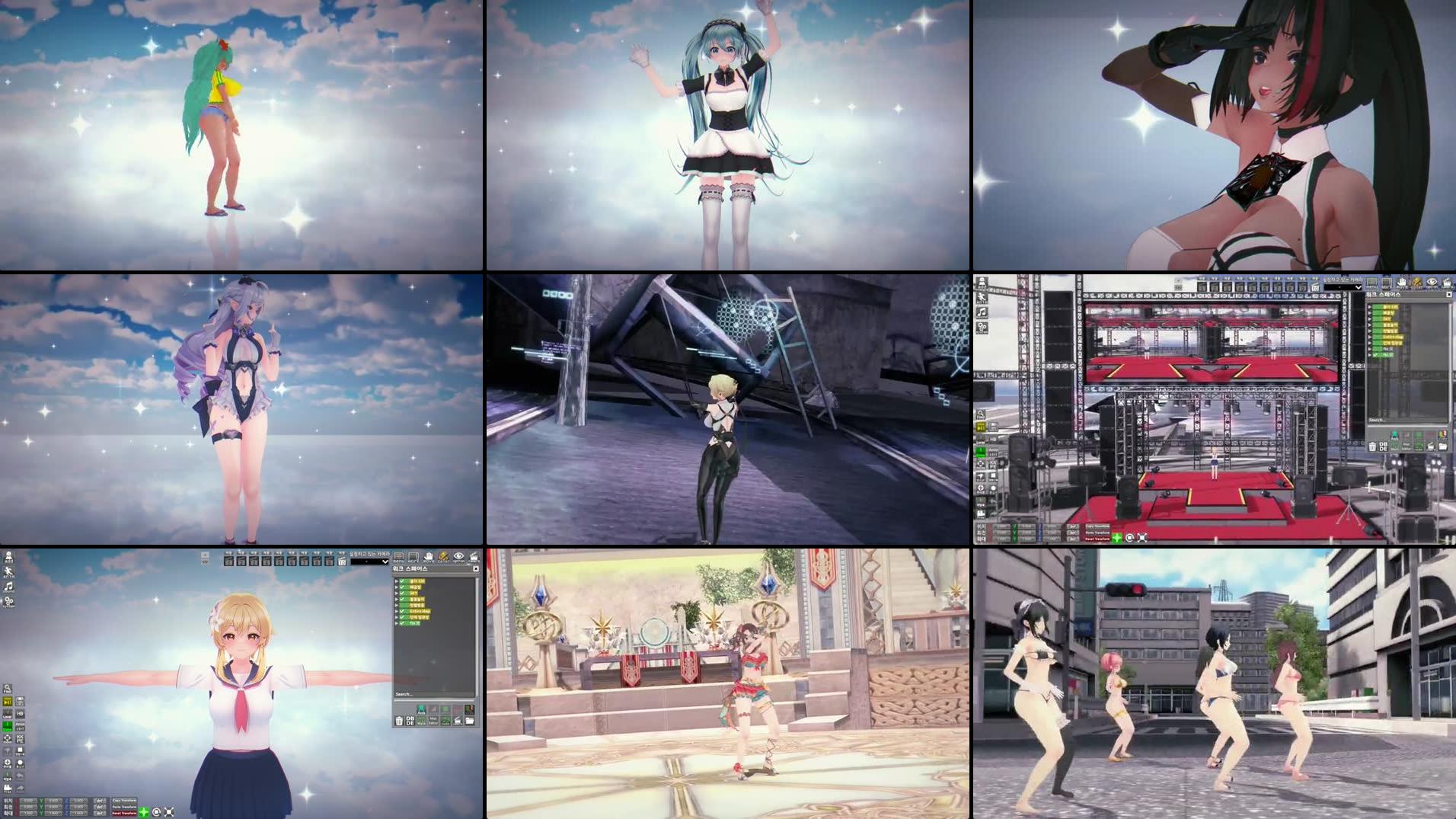1456x819 pixels.
Task: Uncheck the SKY visibility checkbox
Action: [x=402, y=593]
